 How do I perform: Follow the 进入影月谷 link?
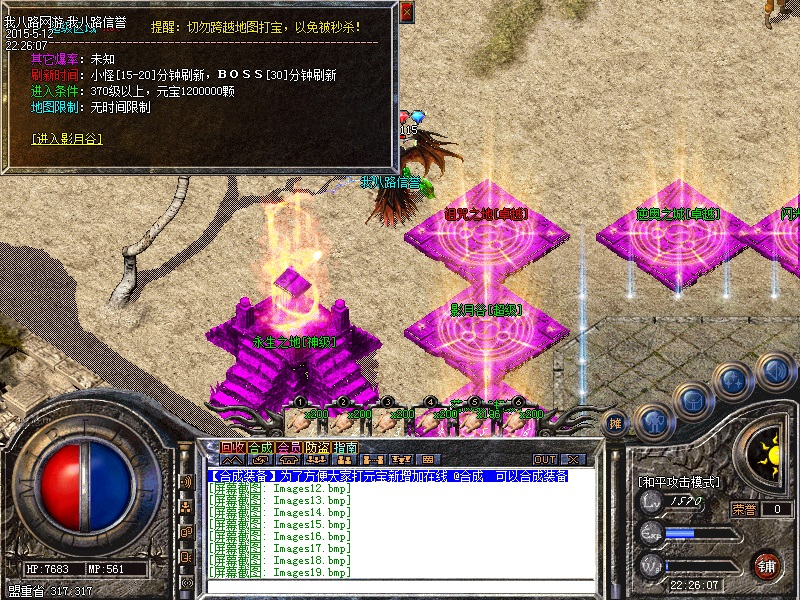click(x=67, y=138)
